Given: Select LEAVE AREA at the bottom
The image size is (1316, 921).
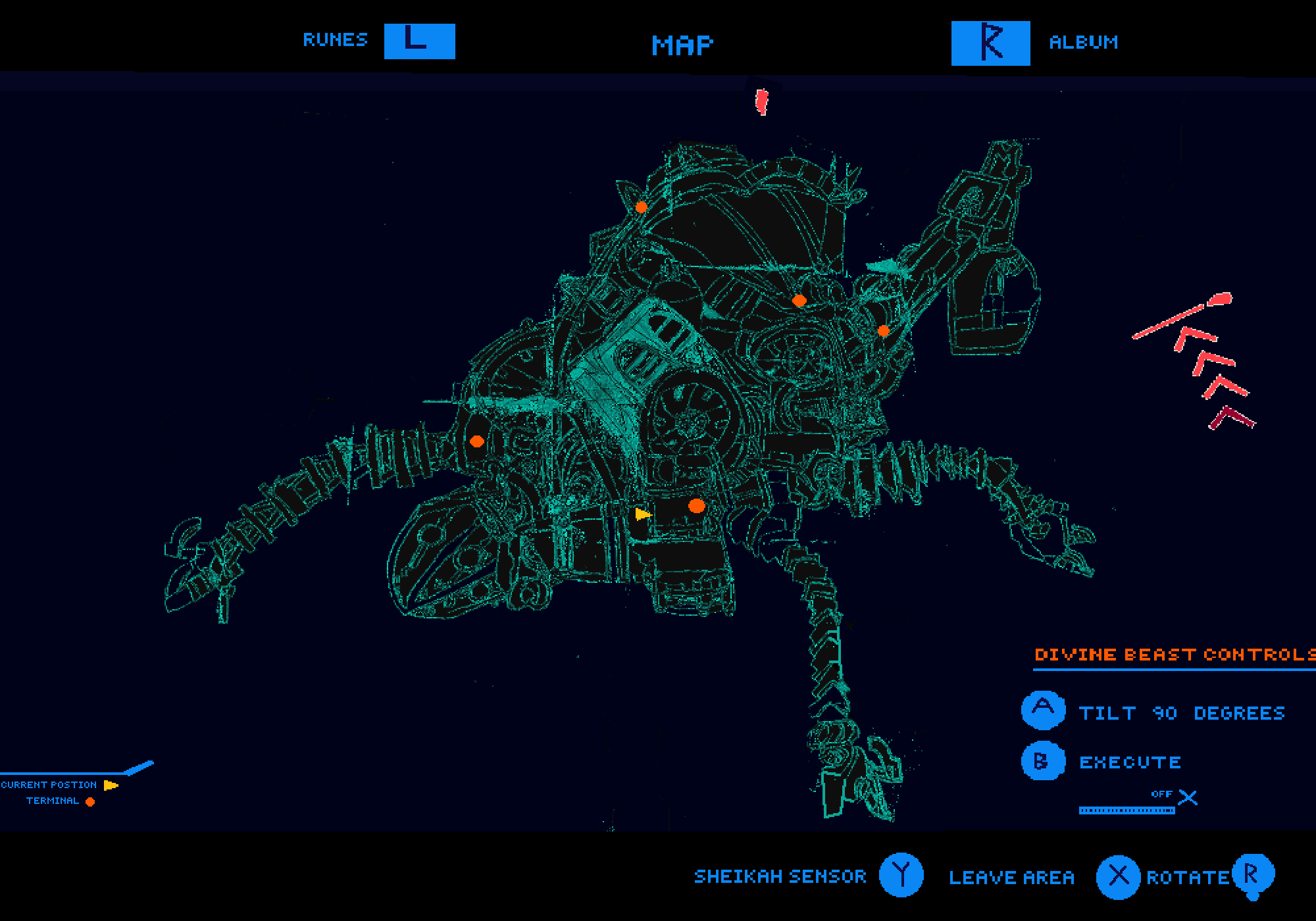Looking at the screenshot, I should tap(1011, 876).
